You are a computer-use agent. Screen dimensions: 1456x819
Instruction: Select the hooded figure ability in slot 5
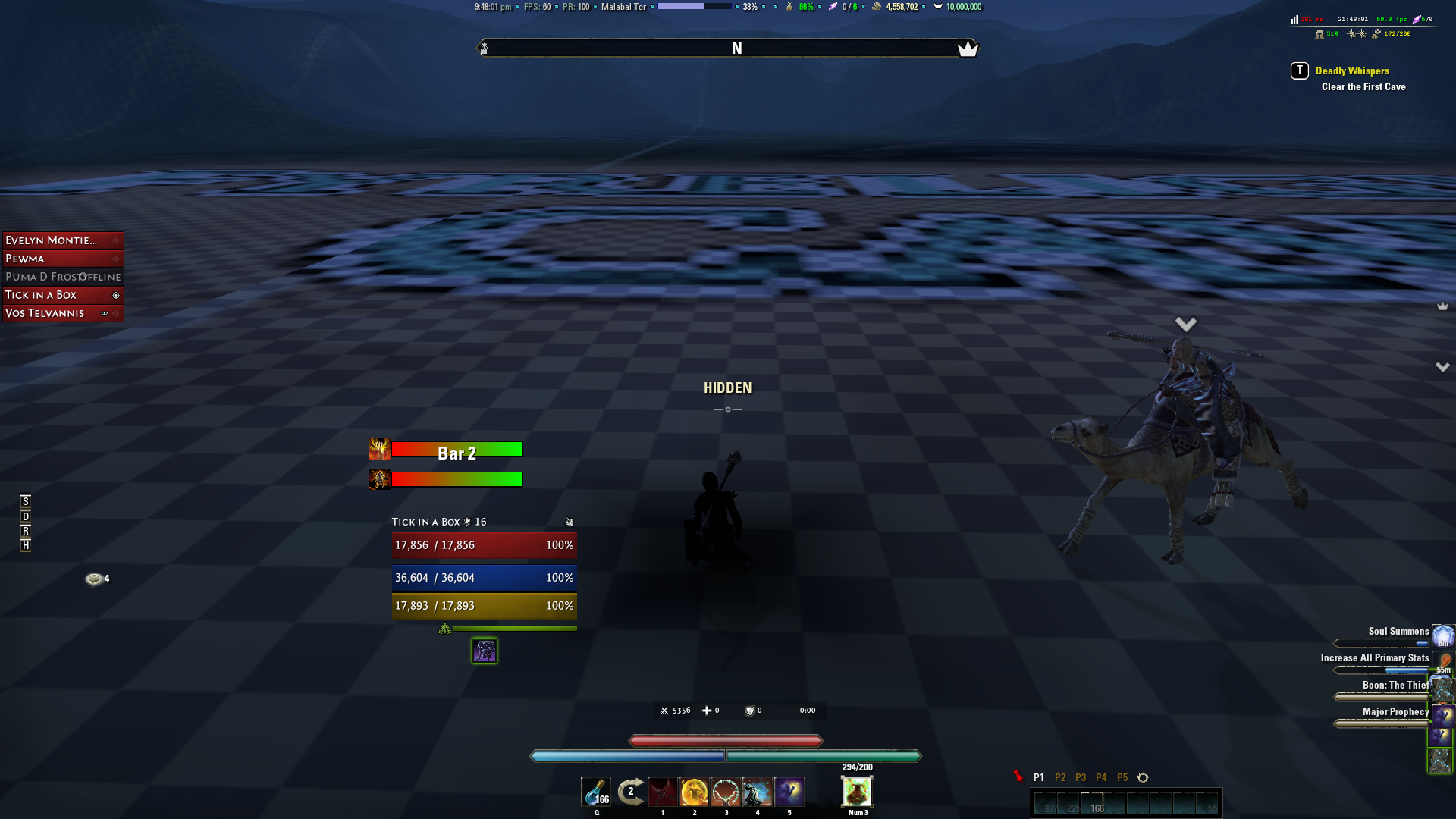[789, 791]
